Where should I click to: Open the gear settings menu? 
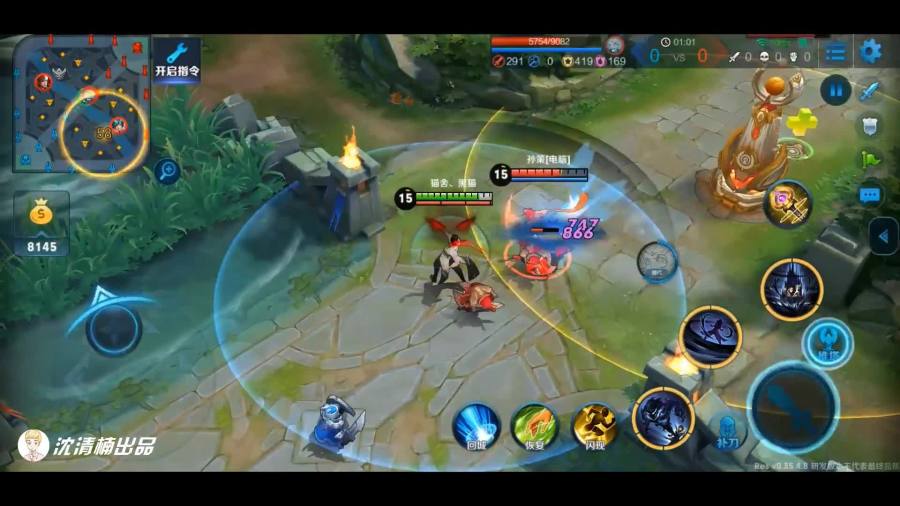(x=871, y=52)
